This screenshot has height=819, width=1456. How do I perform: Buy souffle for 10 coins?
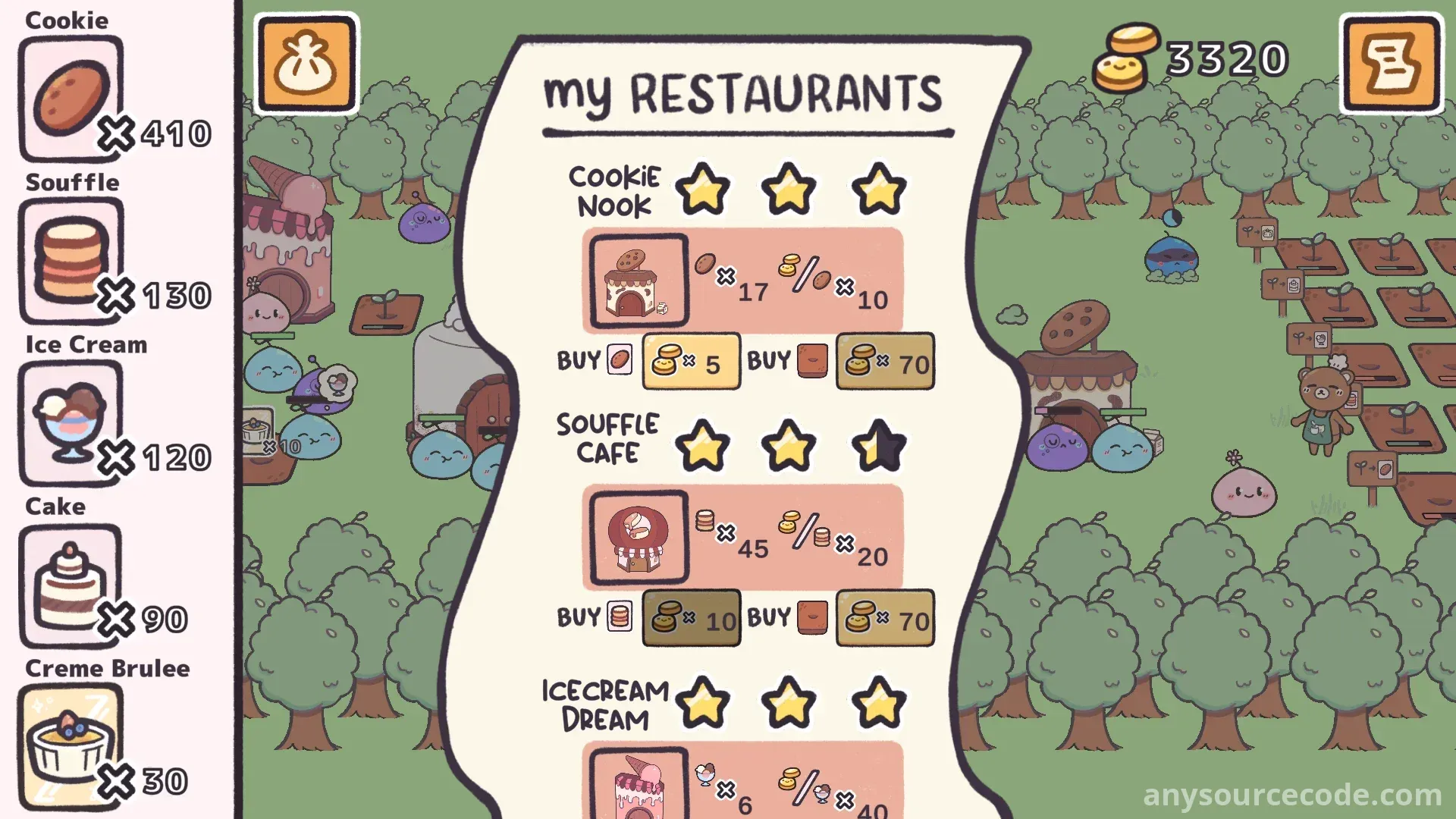click(691, 618)
